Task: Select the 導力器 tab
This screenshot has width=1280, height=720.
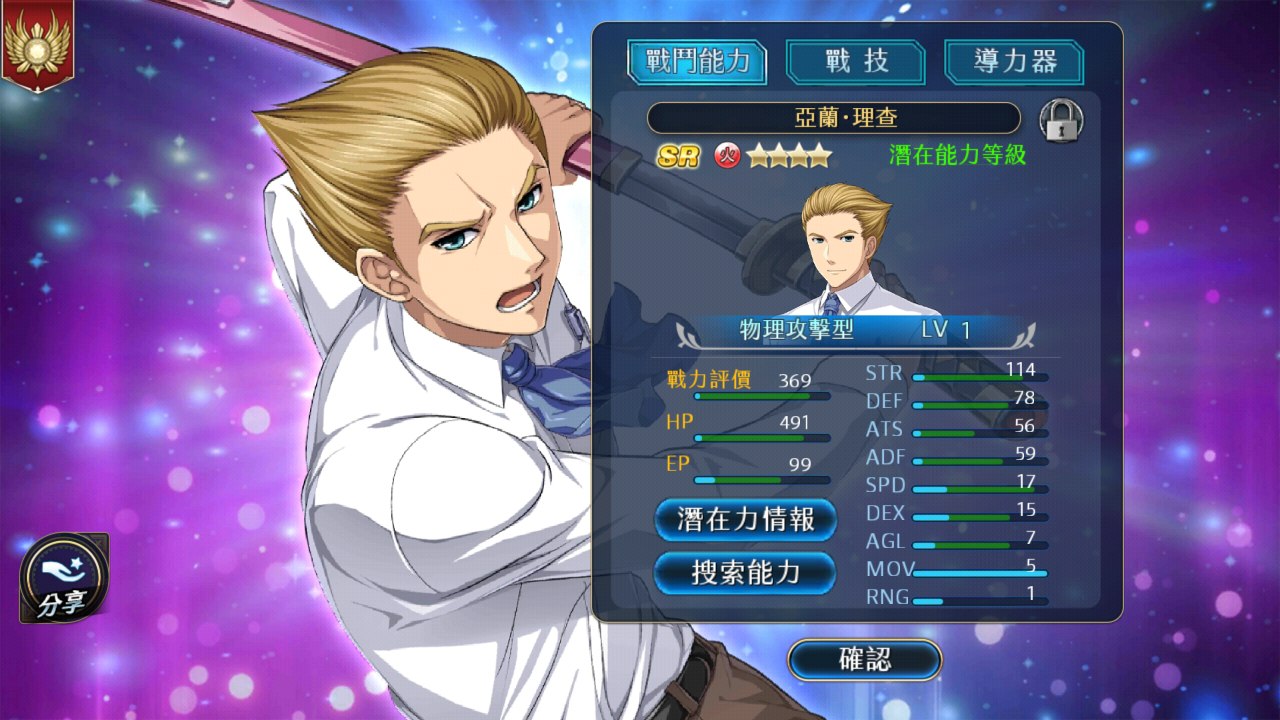Action: tap(1014, 62)
